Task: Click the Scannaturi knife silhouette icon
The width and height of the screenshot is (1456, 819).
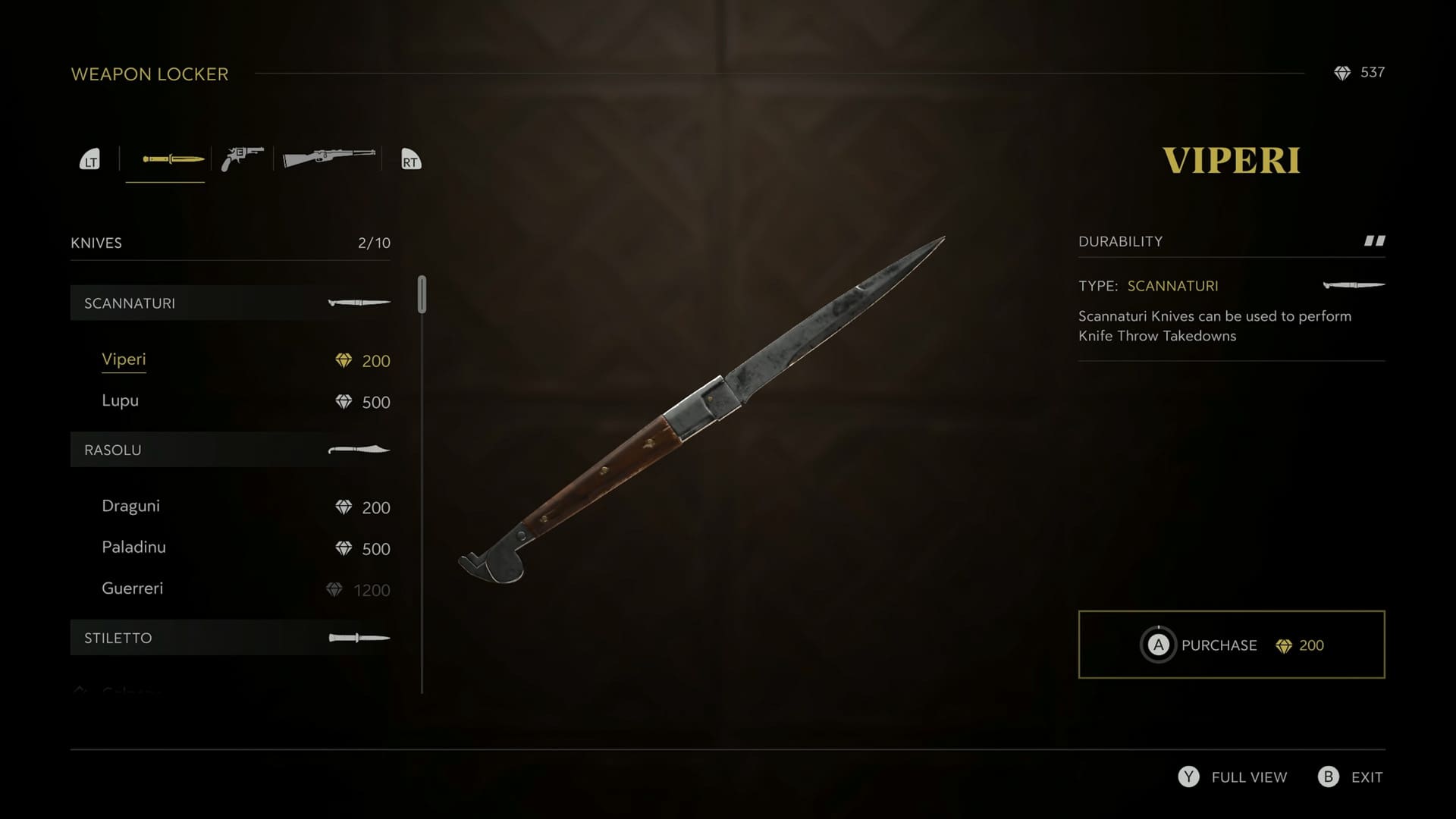Action: [358, 302]
